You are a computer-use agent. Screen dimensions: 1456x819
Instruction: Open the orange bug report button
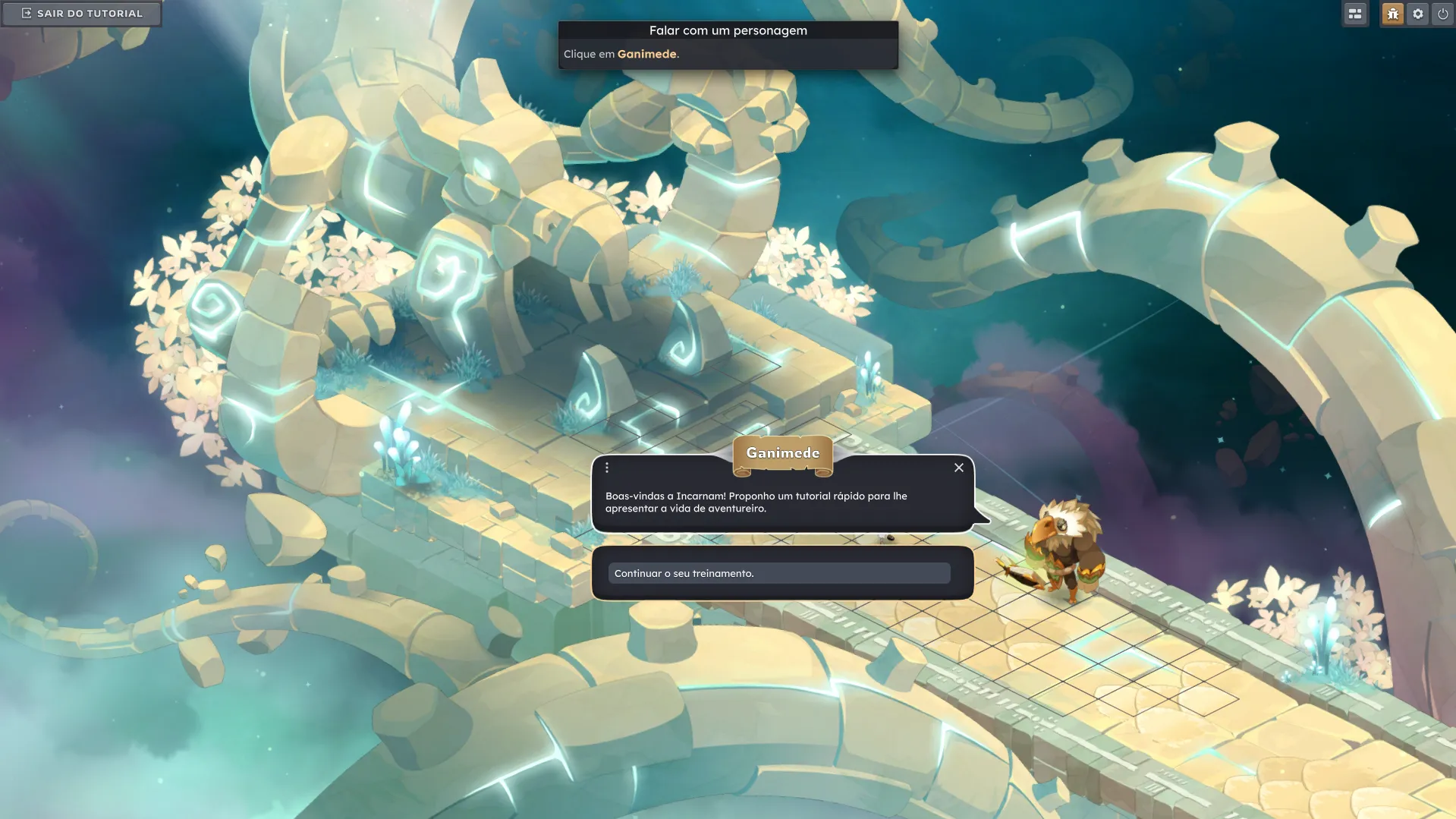pos(1392,14)
